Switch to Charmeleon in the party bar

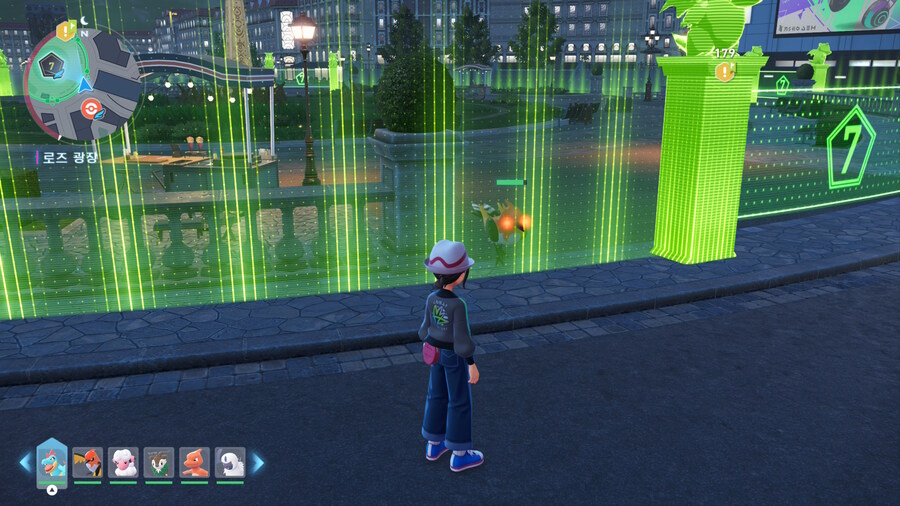[195, 462]
